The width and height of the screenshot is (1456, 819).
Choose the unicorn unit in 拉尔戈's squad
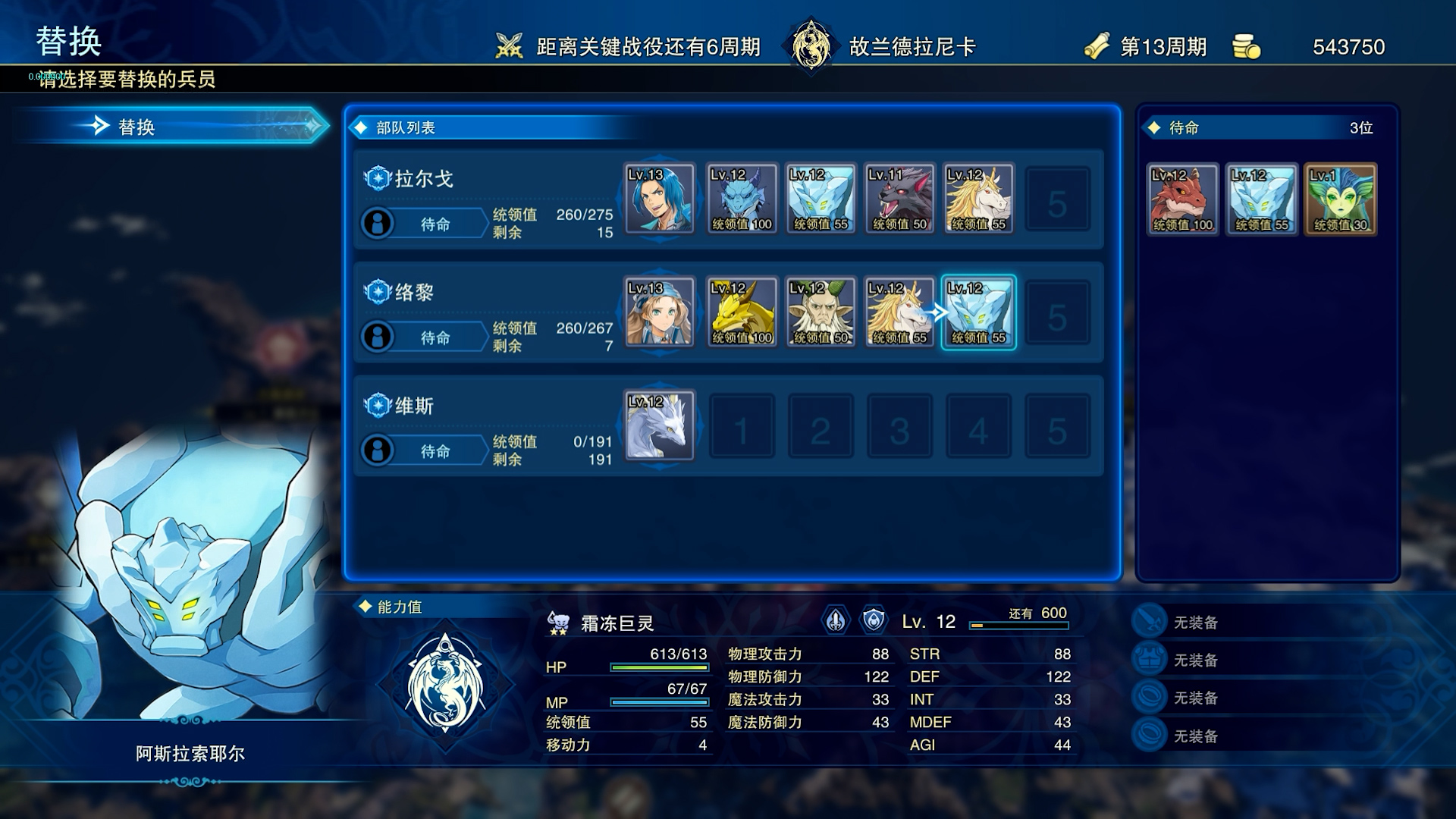tap(978, 198)
